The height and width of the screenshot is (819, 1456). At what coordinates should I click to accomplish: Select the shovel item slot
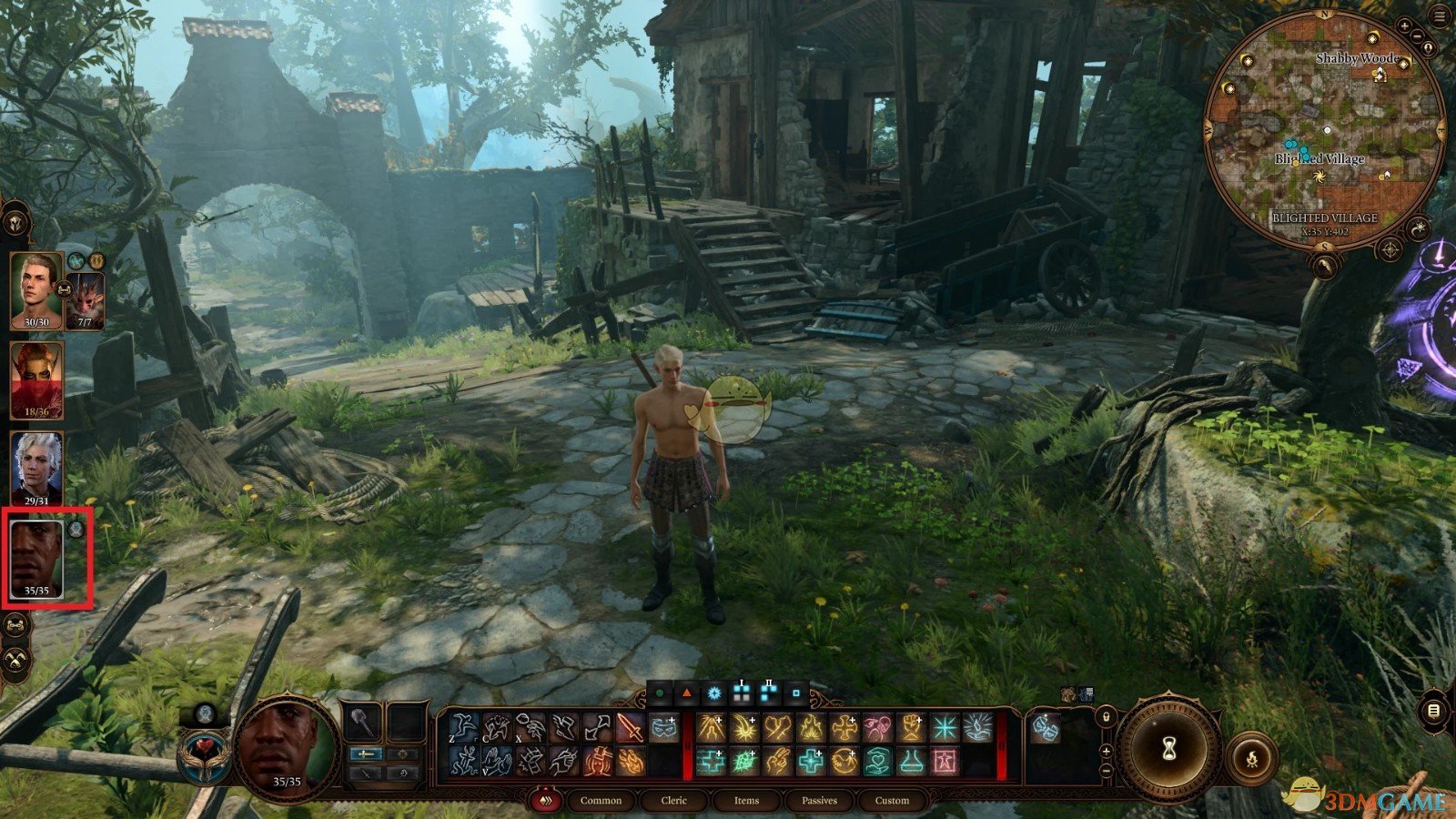click(x=362, y=724)
